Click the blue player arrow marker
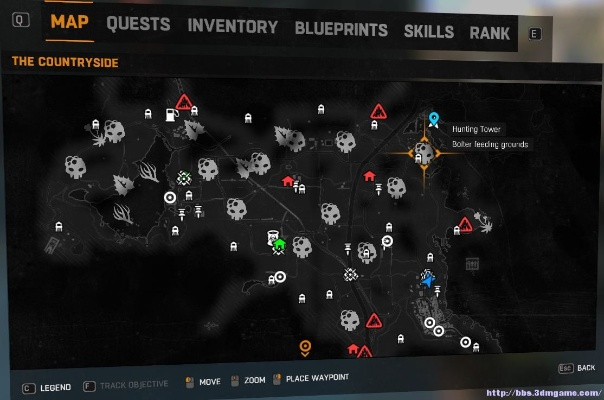604x400 pixels. coord(428,281)
